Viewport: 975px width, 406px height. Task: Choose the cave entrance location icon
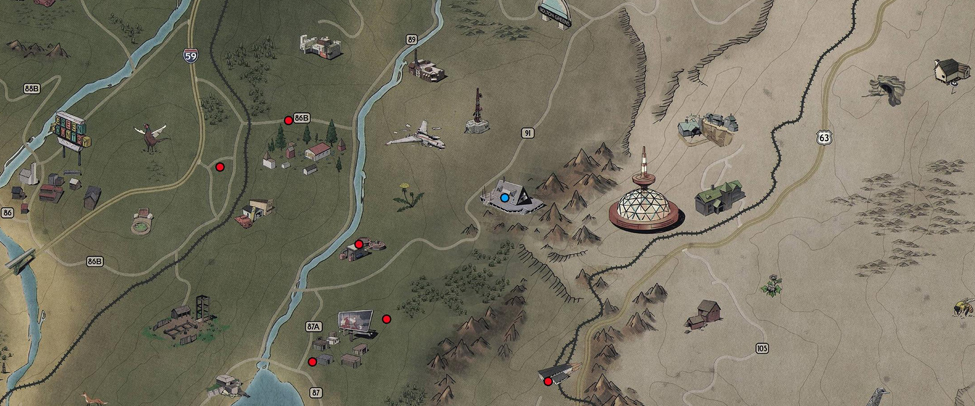coord(885,89)
